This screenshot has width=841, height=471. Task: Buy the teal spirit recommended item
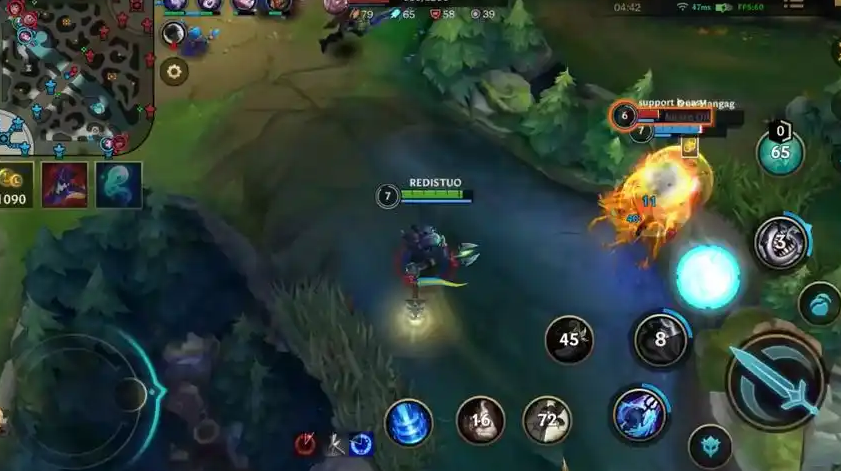pos(118,185)
